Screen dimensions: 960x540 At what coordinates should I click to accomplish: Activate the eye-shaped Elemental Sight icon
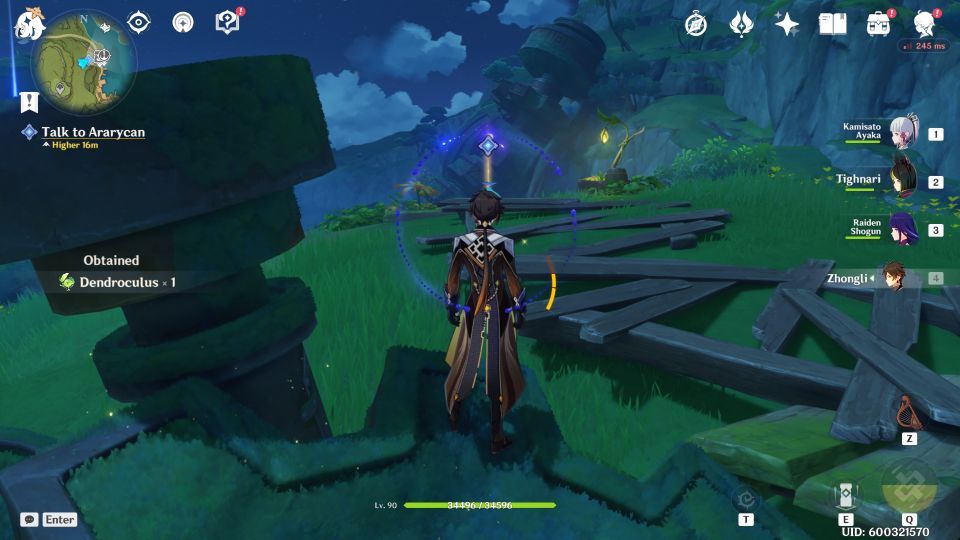pos(139,22)
